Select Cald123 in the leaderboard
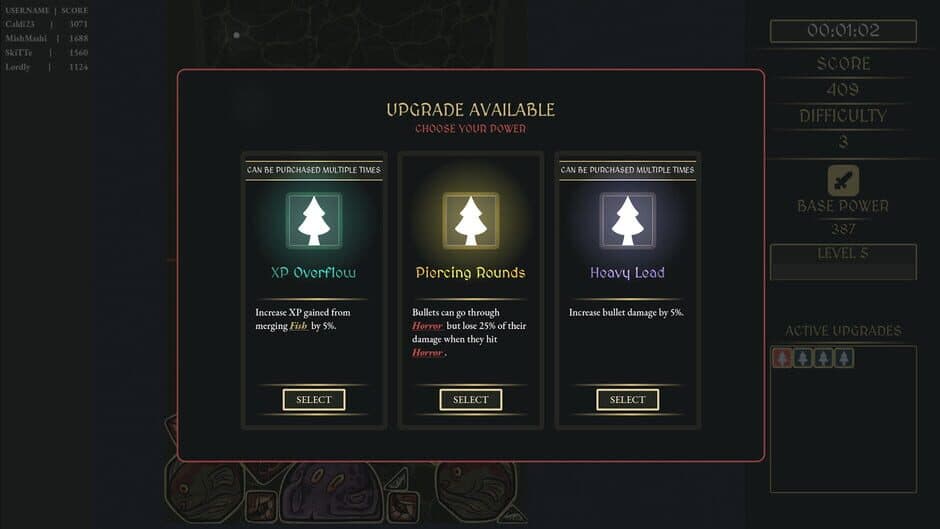Image resolution: width=940 pixels, height=529 pixels. (46, 24)
